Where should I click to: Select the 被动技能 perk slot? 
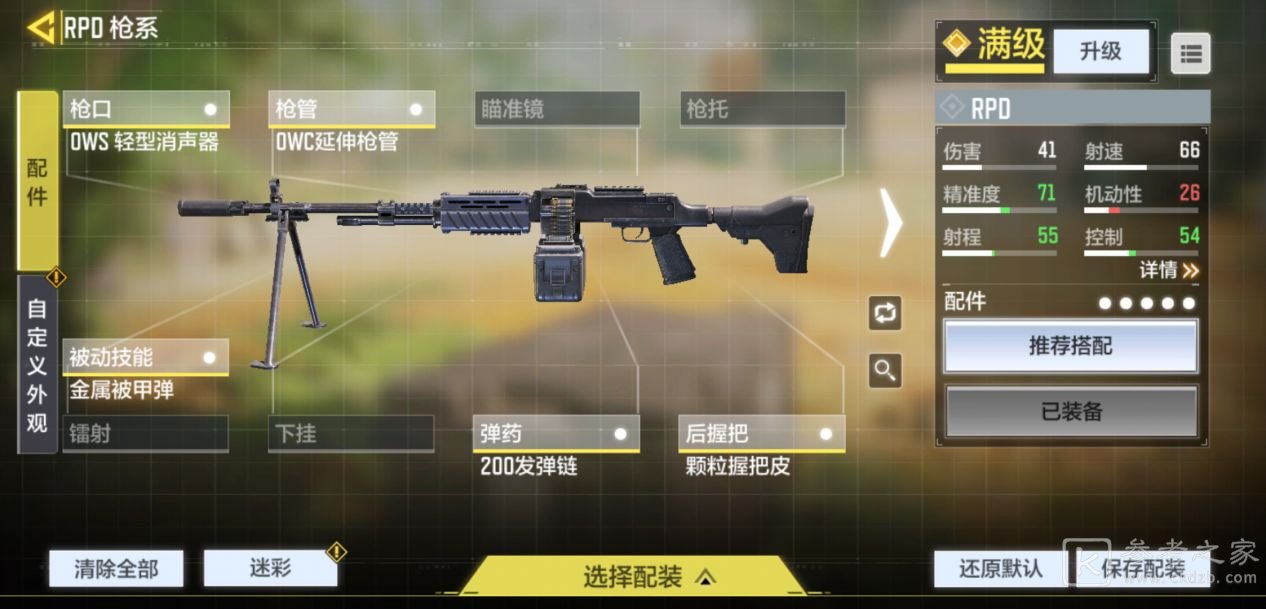coord(146,357)
